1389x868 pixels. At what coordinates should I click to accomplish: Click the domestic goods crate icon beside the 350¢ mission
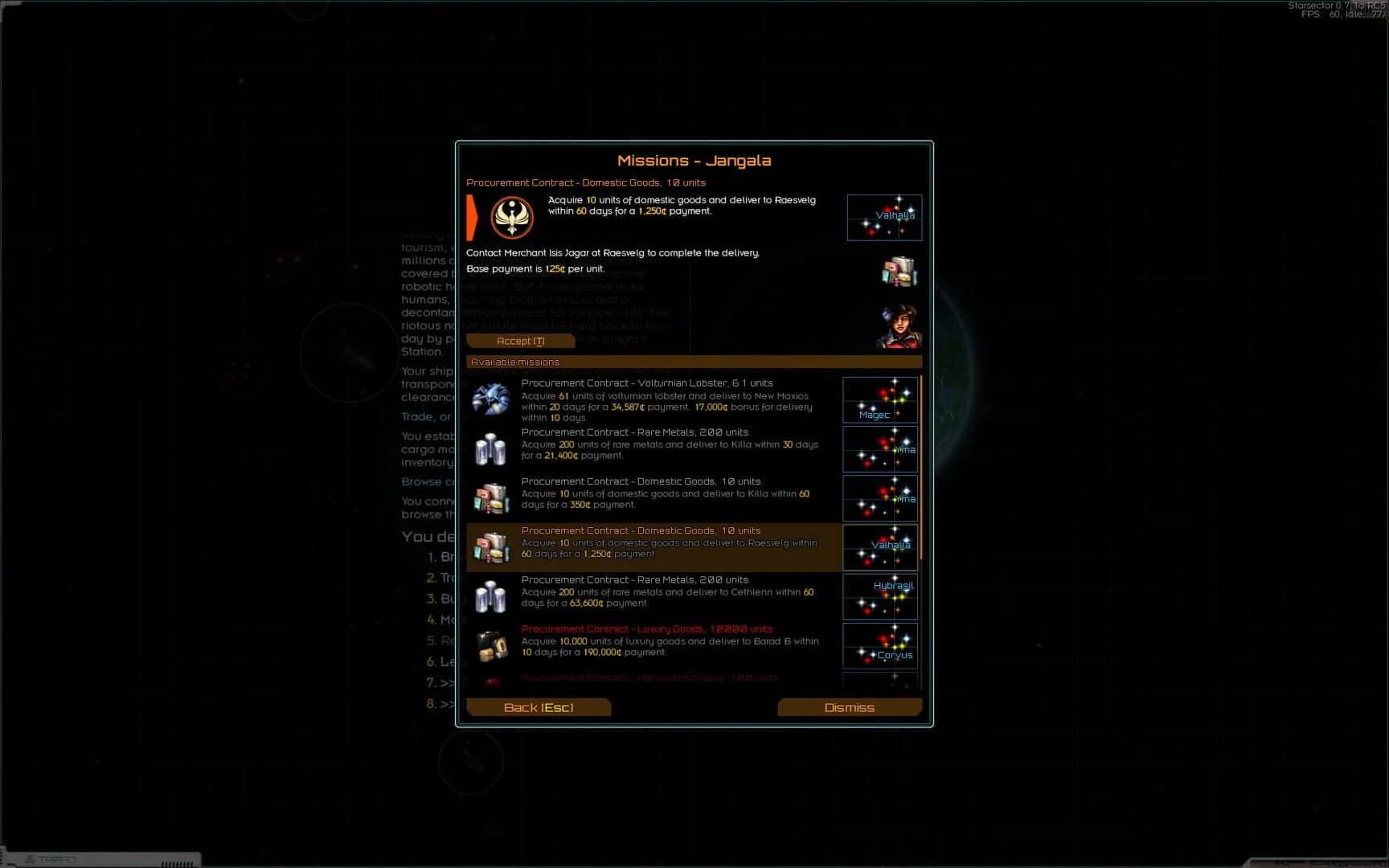[x=492, y=498]
